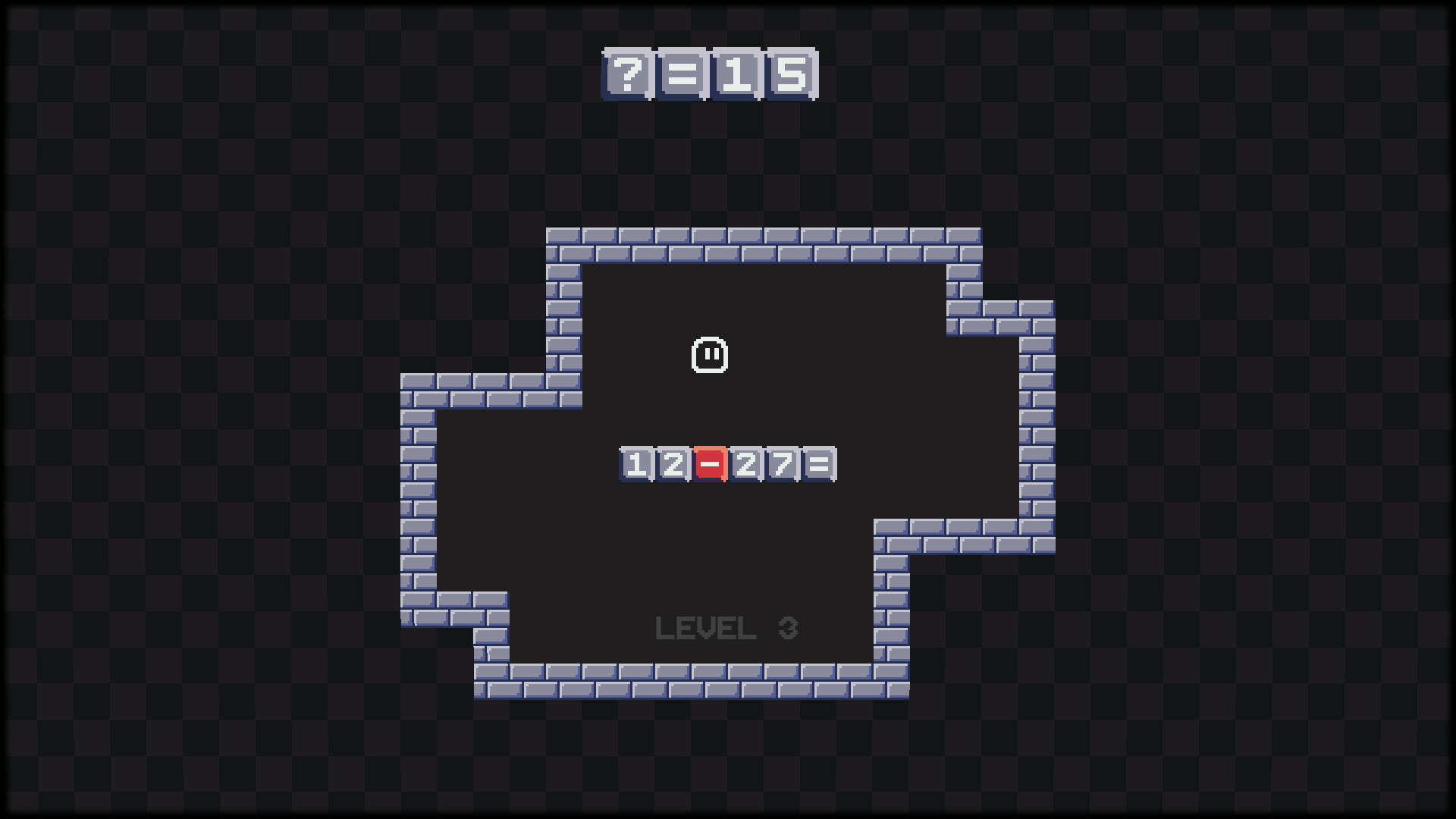1456x819 pixels.
Task: Click the equals tile after the question mark
Action: (x=679, y=74)
